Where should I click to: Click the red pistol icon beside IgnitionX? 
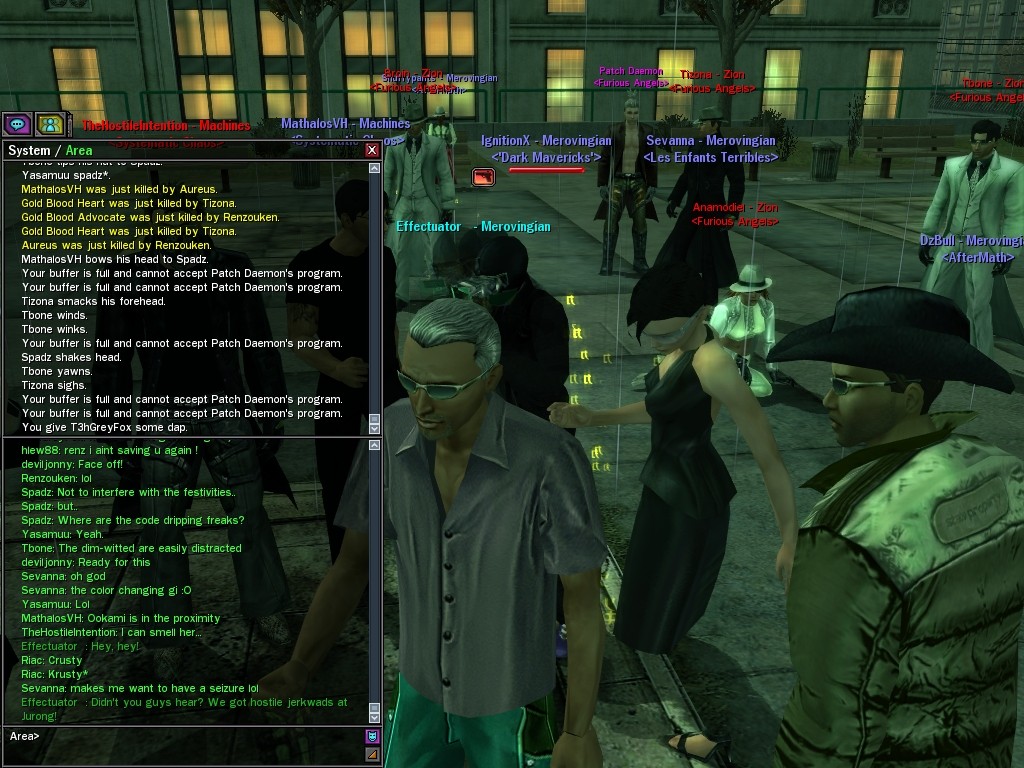483,177
